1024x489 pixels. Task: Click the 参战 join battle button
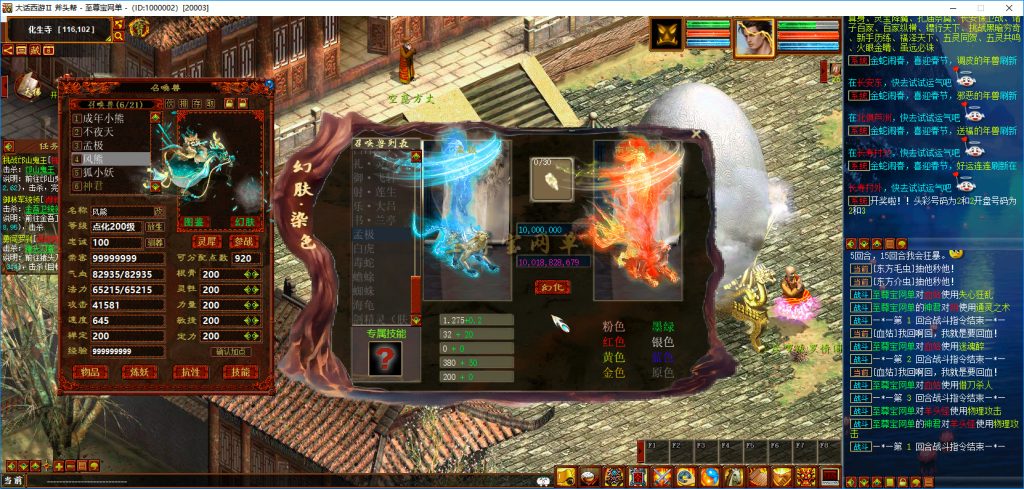point(243,241)
